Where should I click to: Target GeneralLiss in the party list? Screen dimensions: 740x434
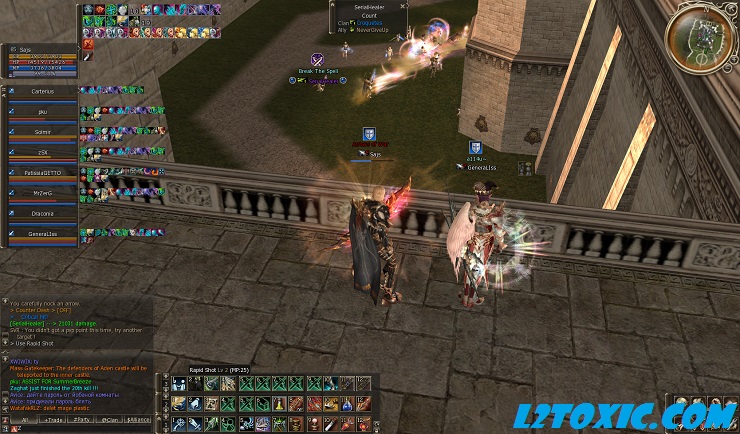coord(43,233)
